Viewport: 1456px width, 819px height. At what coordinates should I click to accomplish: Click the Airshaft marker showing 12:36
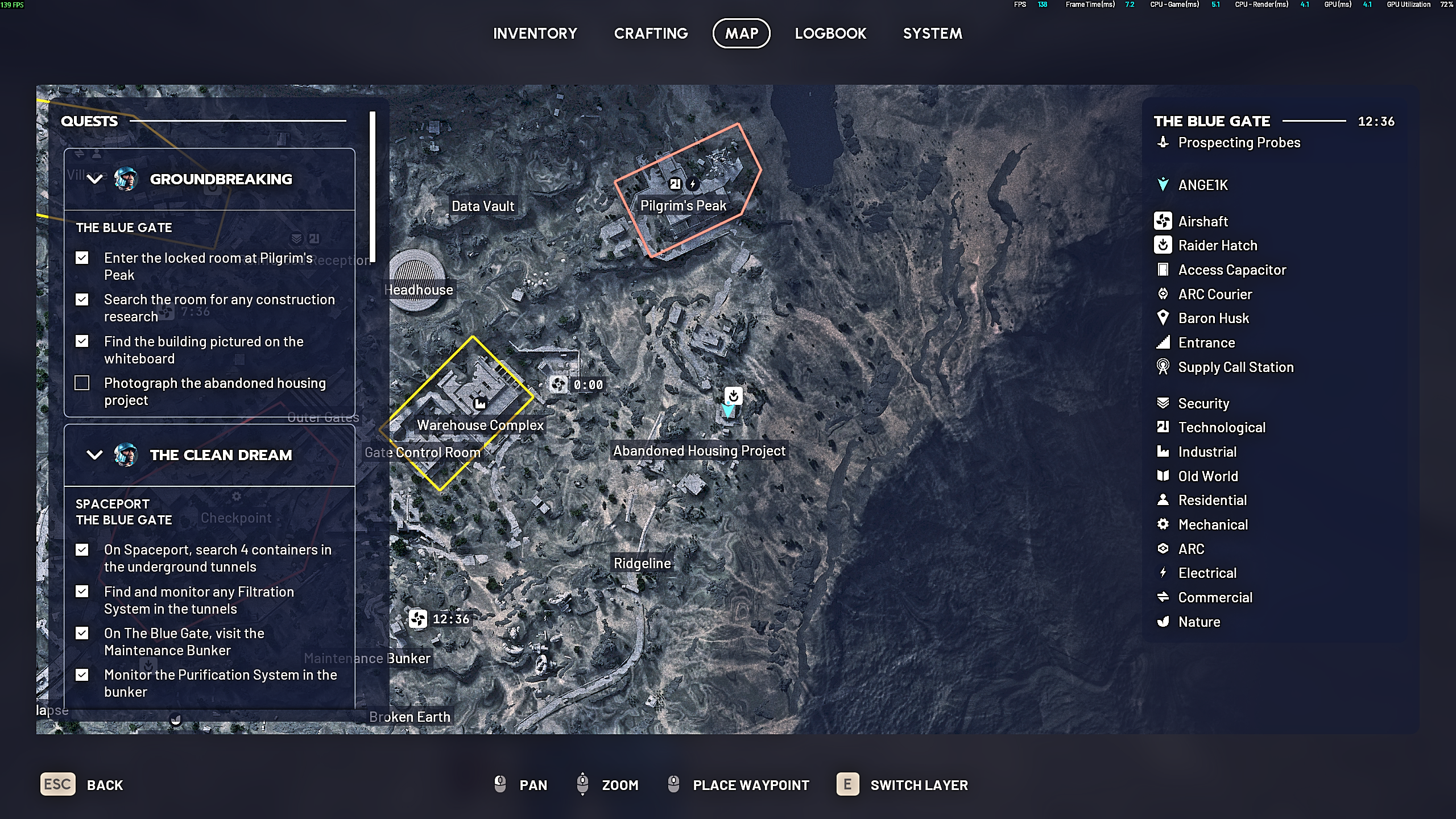point(418,619)
